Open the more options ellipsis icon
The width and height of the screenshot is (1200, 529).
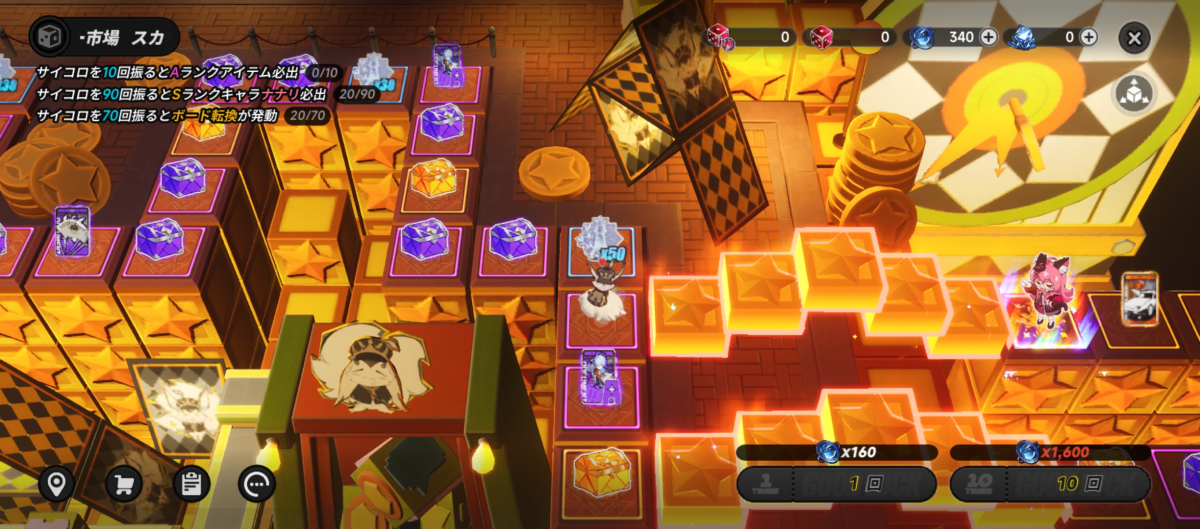tap(257, 484)
